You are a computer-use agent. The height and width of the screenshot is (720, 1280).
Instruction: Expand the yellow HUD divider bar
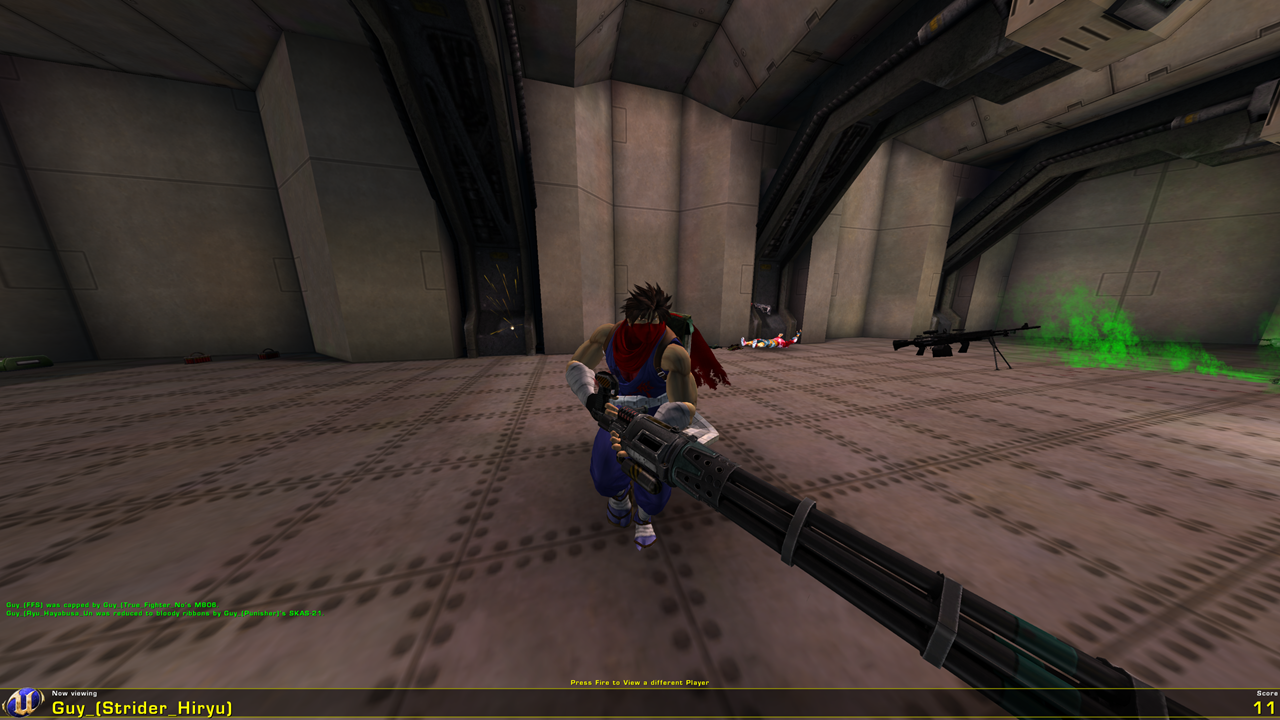640,689
